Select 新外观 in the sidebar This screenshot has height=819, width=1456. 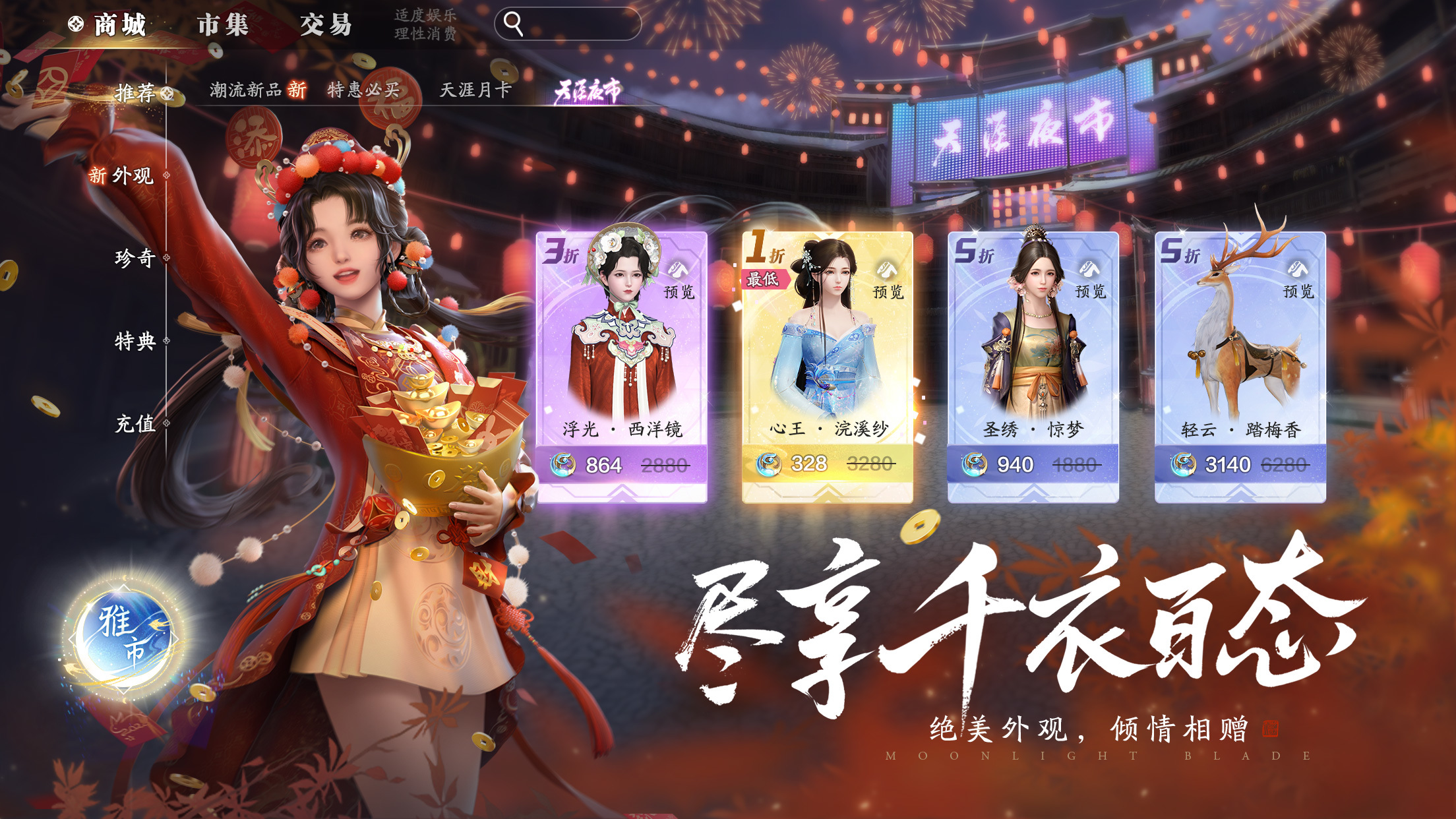[124, 175]
